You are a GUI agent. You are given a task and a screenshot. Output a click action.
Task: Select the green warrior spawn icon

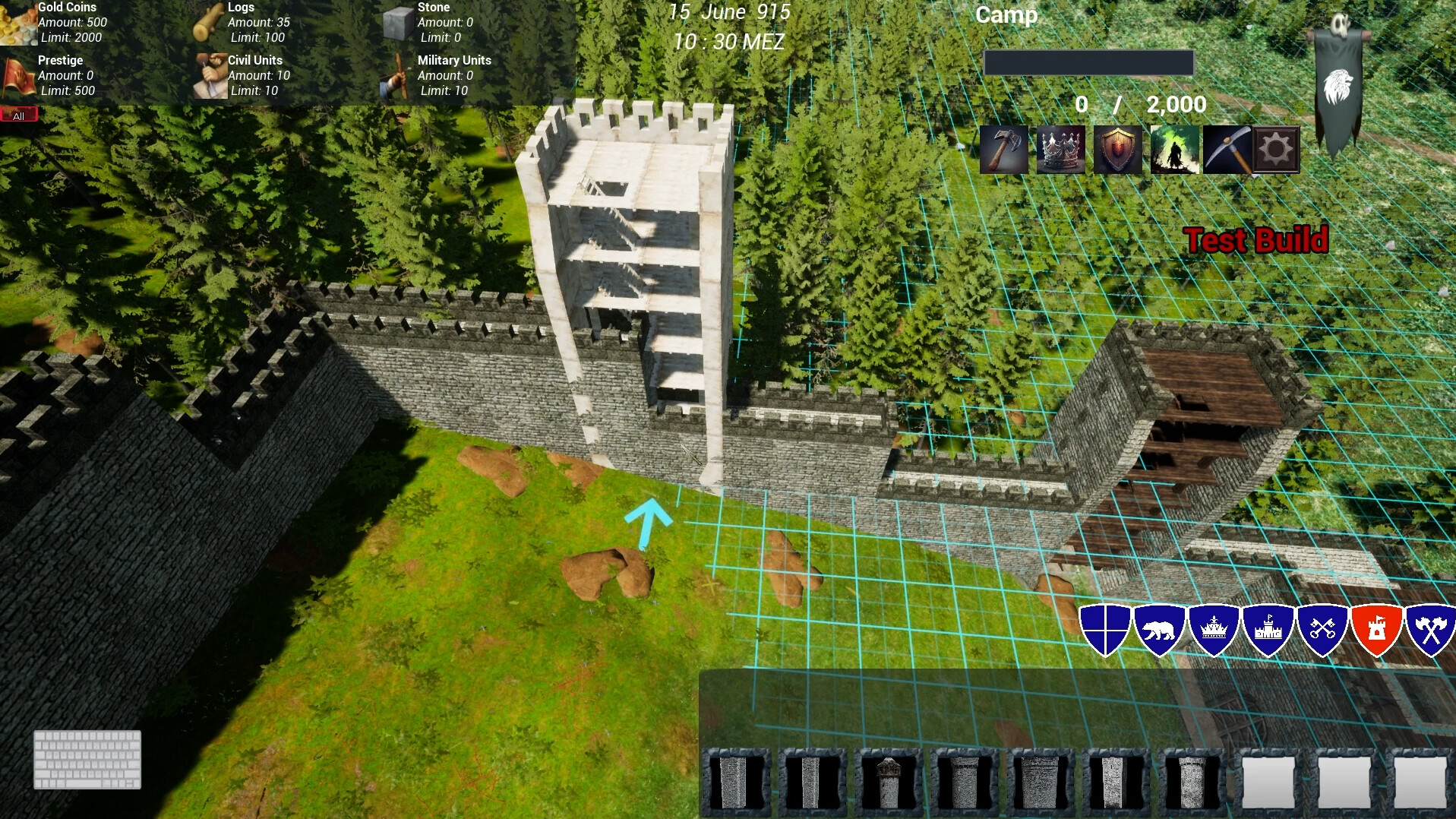pyautogui.click(x=1175, y=149)
